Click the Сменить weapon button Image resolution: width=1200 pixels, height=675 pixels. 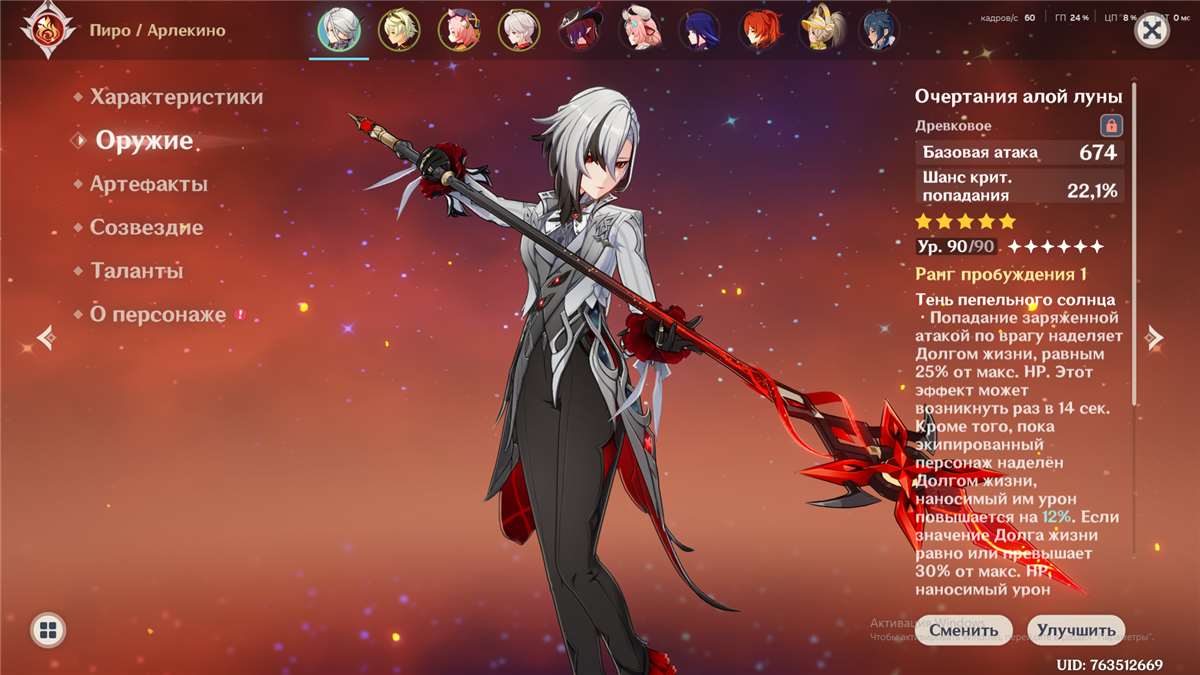963,630
